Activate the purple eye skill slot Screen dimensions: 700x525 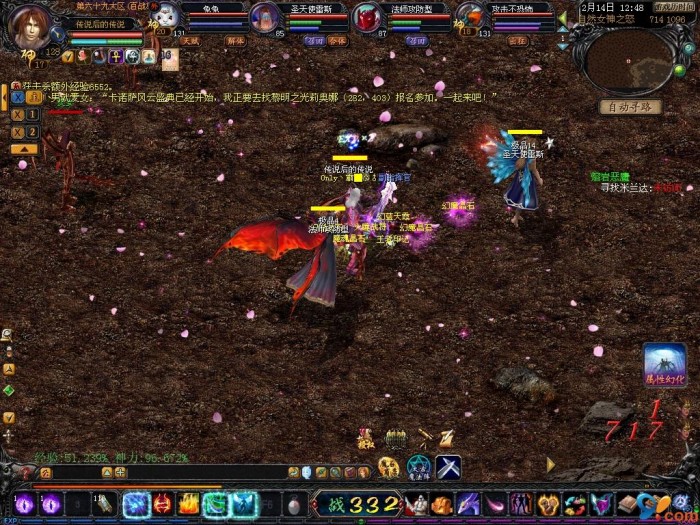[x=24, y=504]
